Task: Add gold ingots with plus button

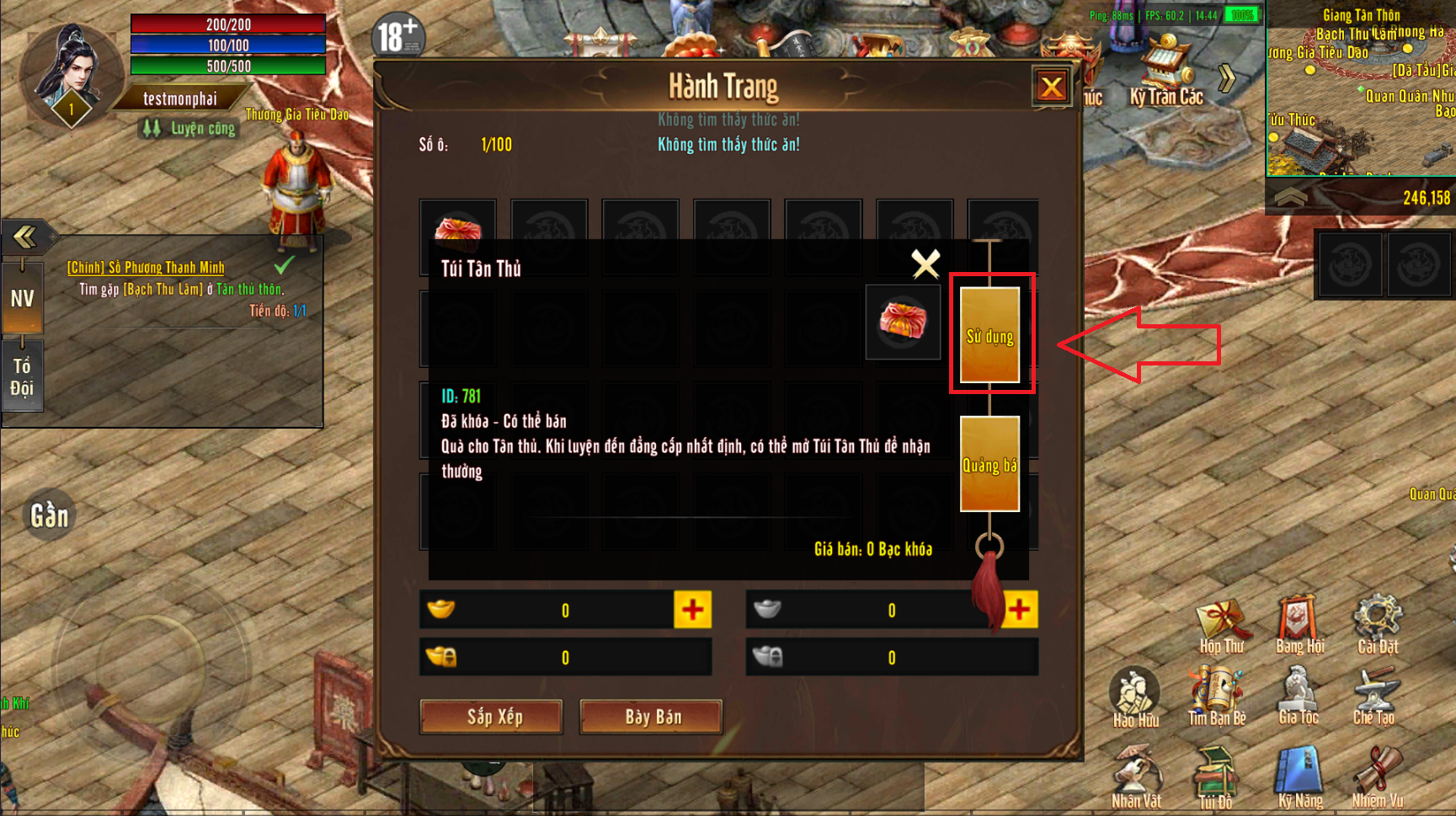Action: pyautogui.click(x=692, y=610)
